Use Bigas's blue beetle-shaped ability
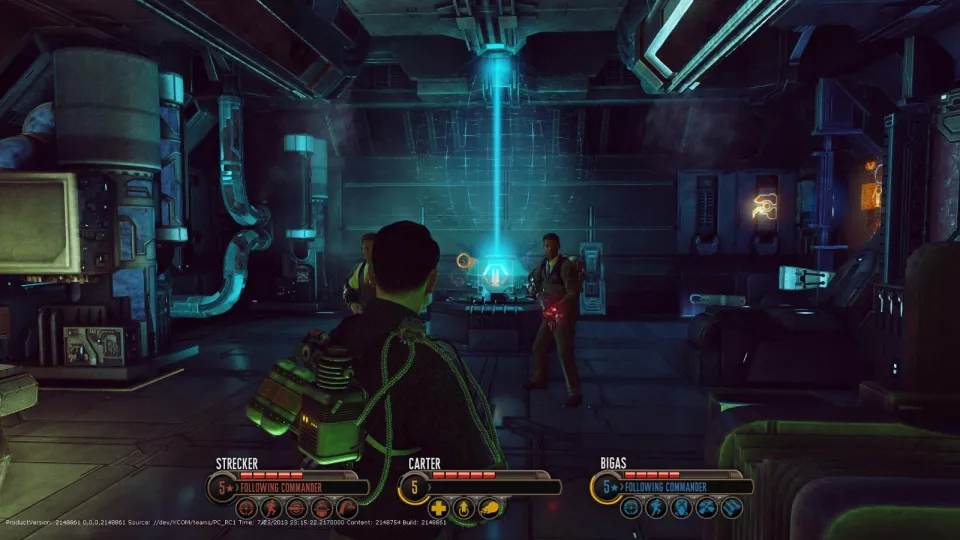 681,507
